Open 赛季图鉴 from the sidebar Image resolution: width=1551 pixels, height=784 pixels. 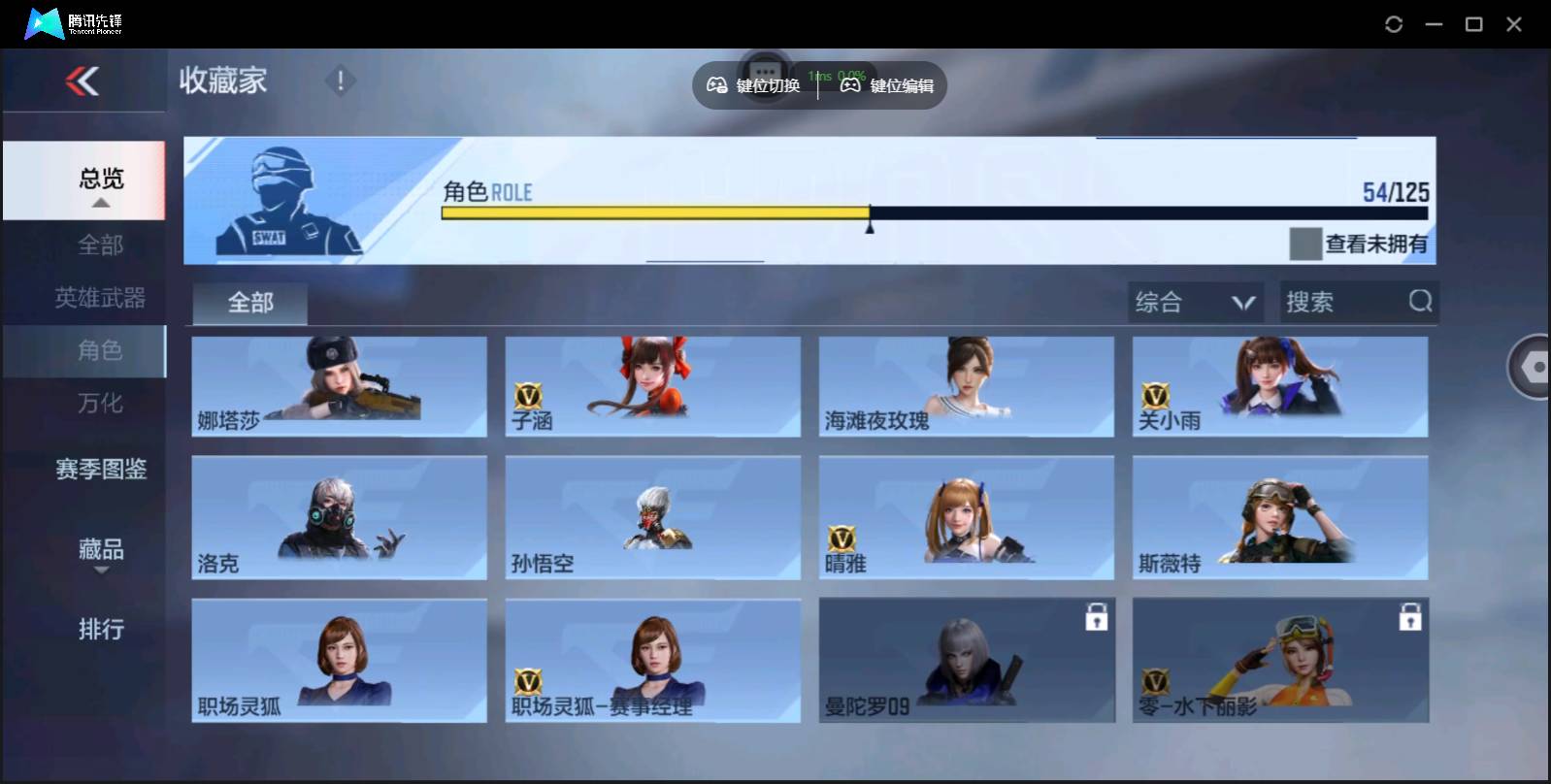(x=100, y=470)
